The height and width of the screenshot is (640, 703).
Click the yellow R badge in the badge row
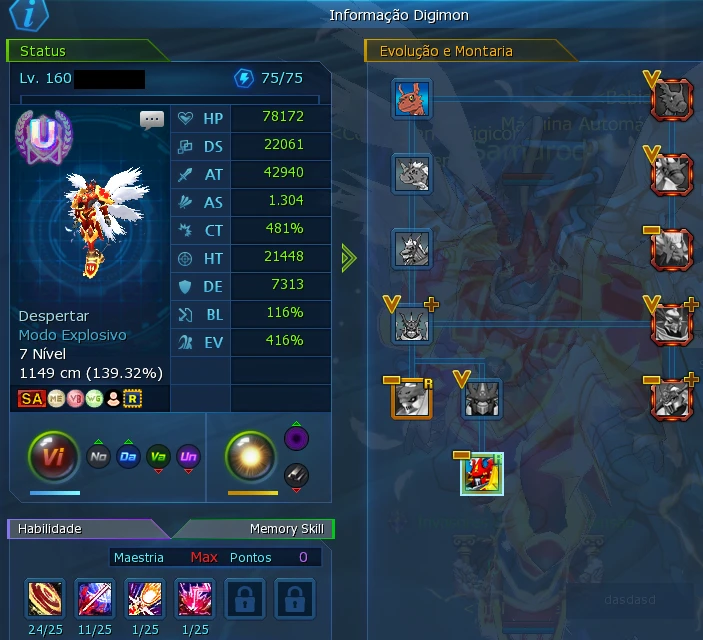[132, 399]
